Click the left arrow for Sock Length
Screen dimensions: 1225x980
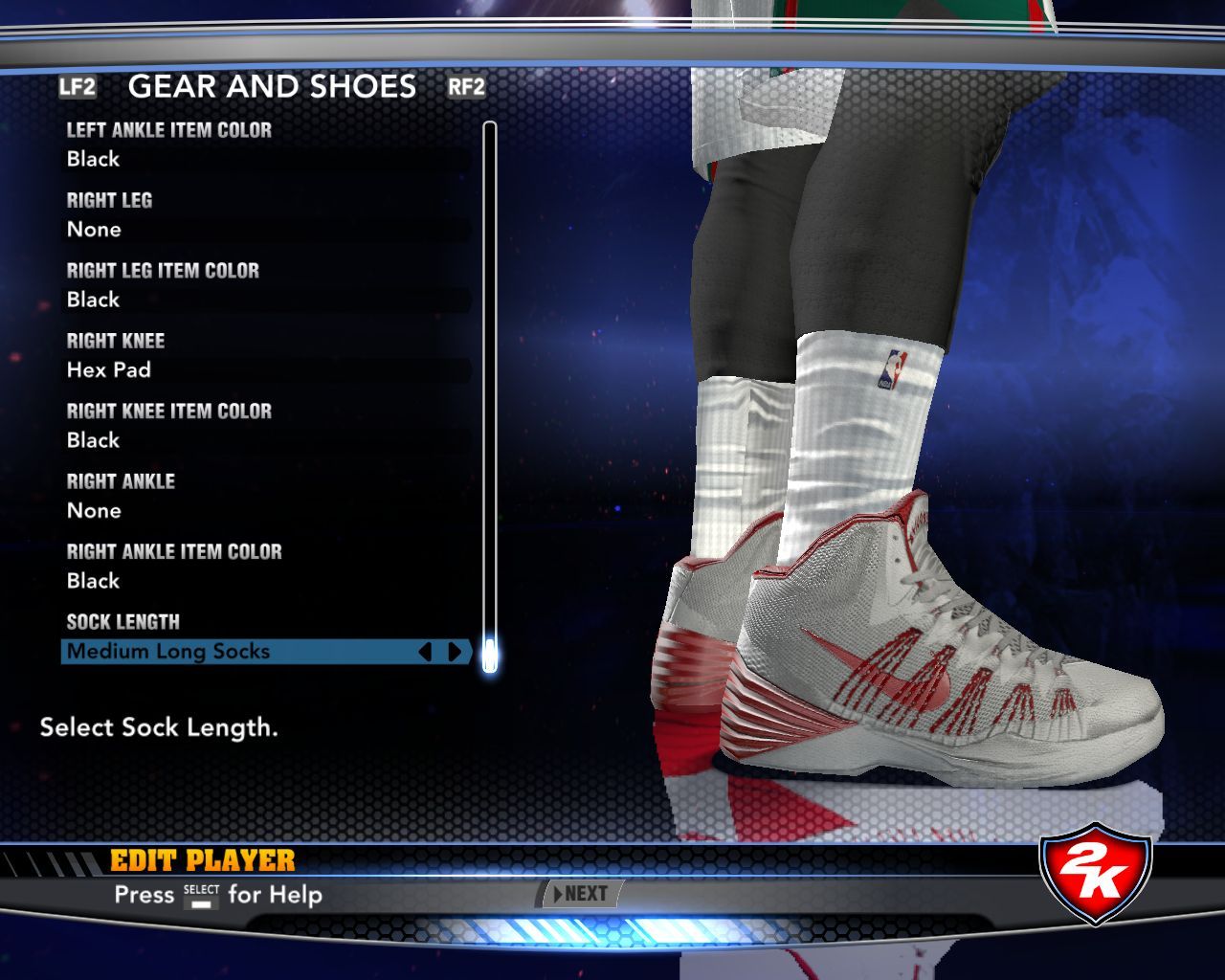(425, 652)
